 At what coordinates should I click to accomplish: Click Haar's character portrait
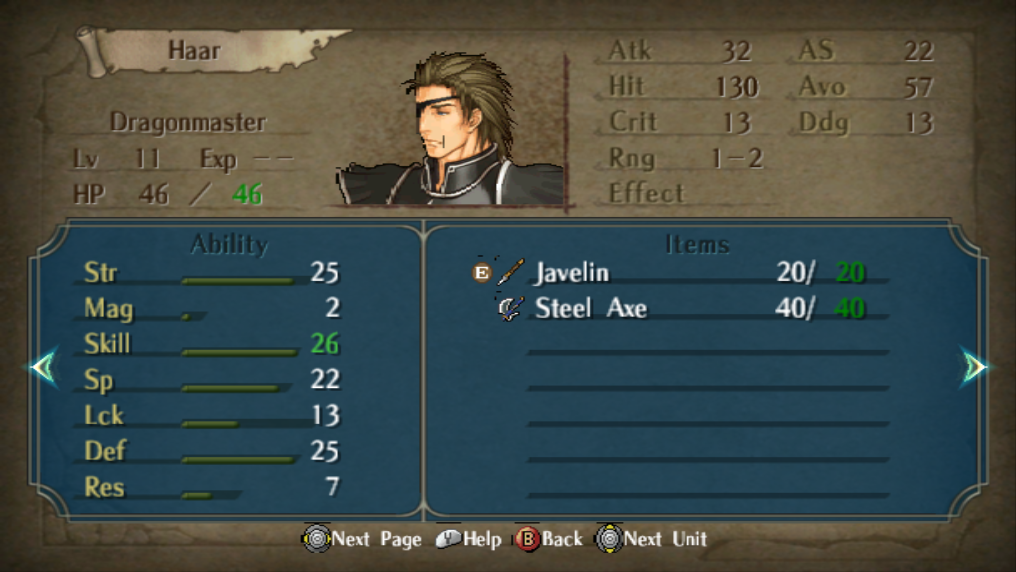click(455, 130)
